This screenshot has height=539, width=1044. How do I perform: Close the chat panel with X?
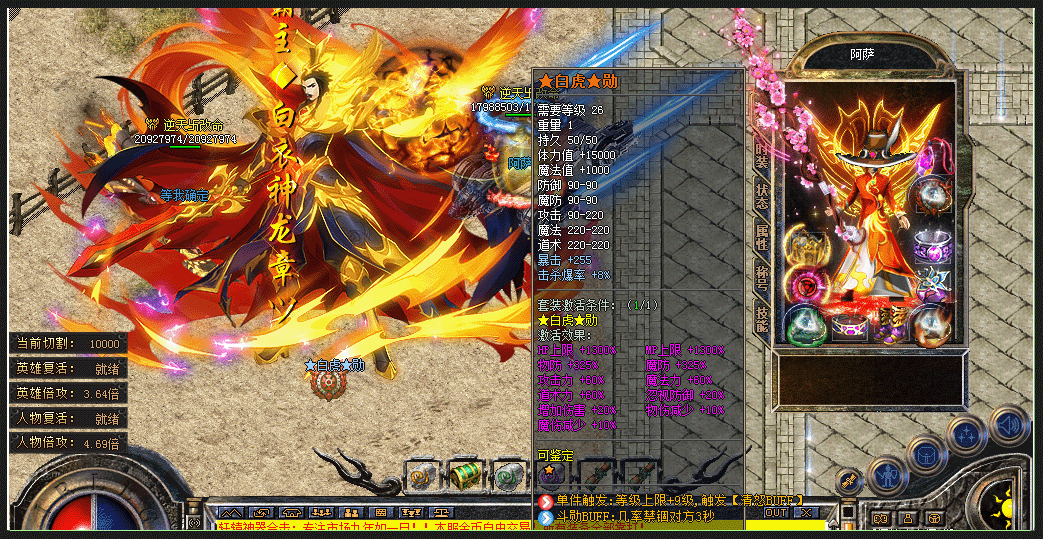(x=806, y=513)
